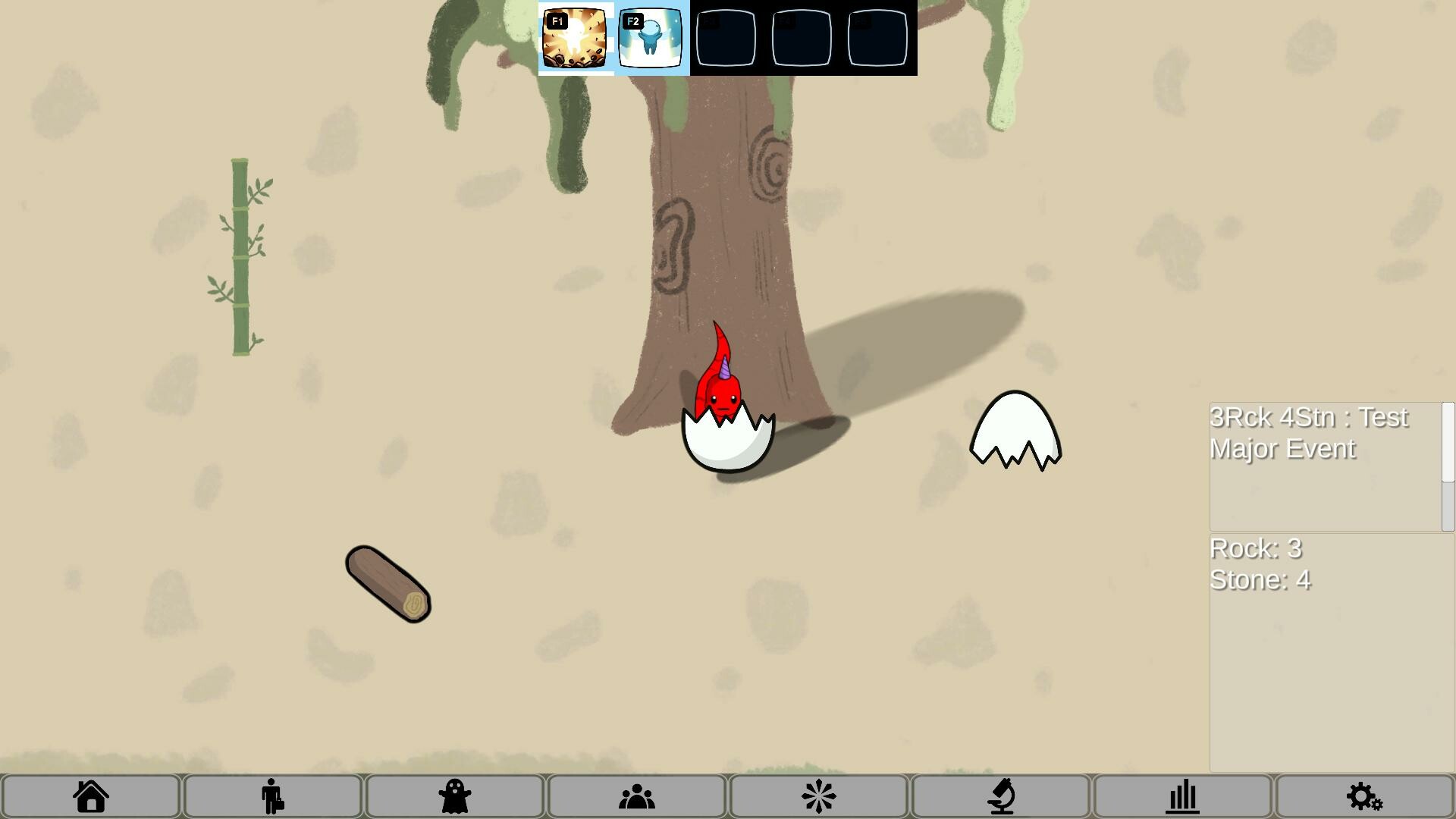Click the 'Stone: 4' resource label
This screenshot has width=1456, height=819.
click(x=1260, y=579)
